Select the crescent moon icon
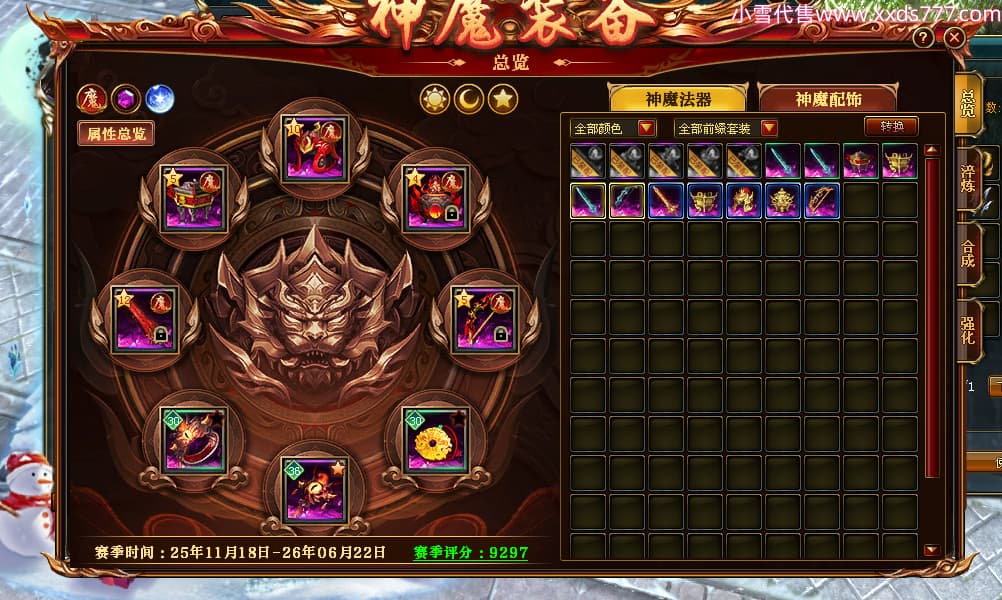Screen dimensions: 1002x600 coord(469,99)
